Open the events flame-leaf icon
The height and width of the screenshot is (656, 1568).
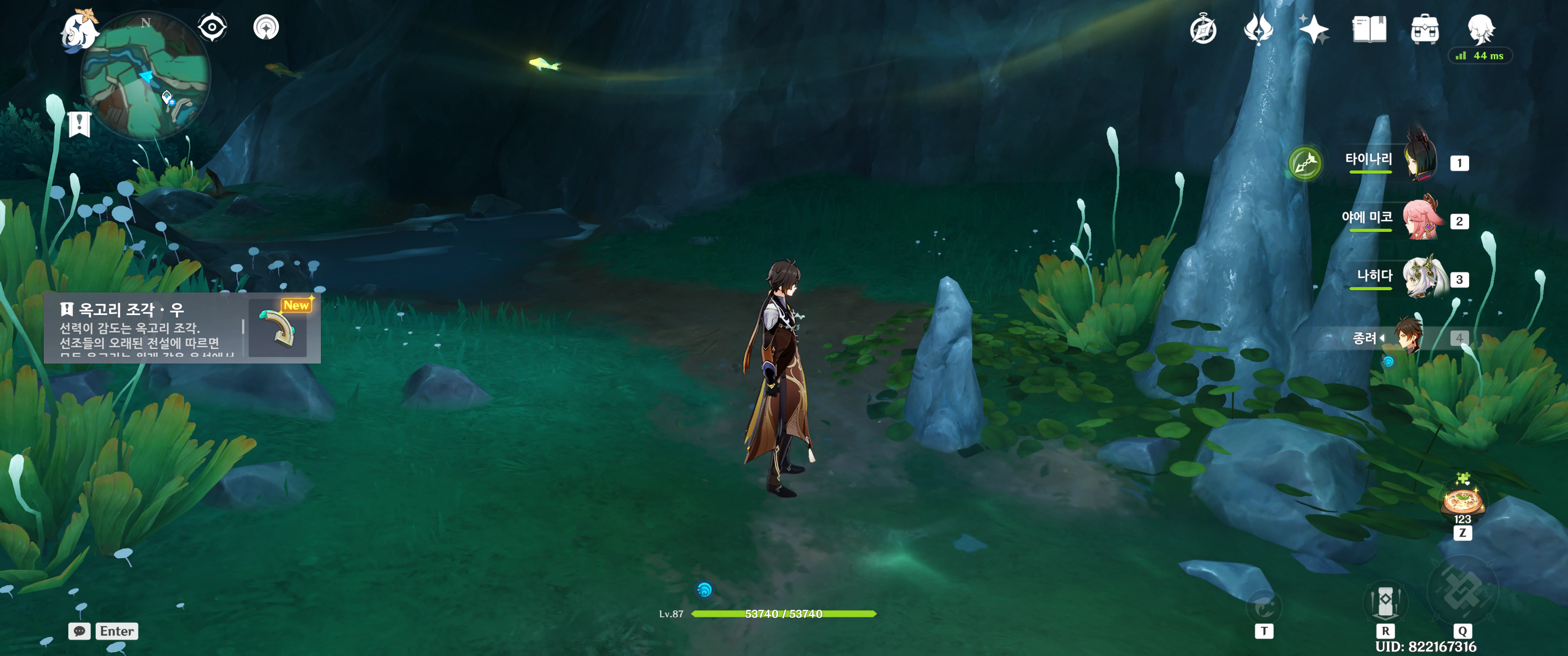click(x=1258, y=29)
